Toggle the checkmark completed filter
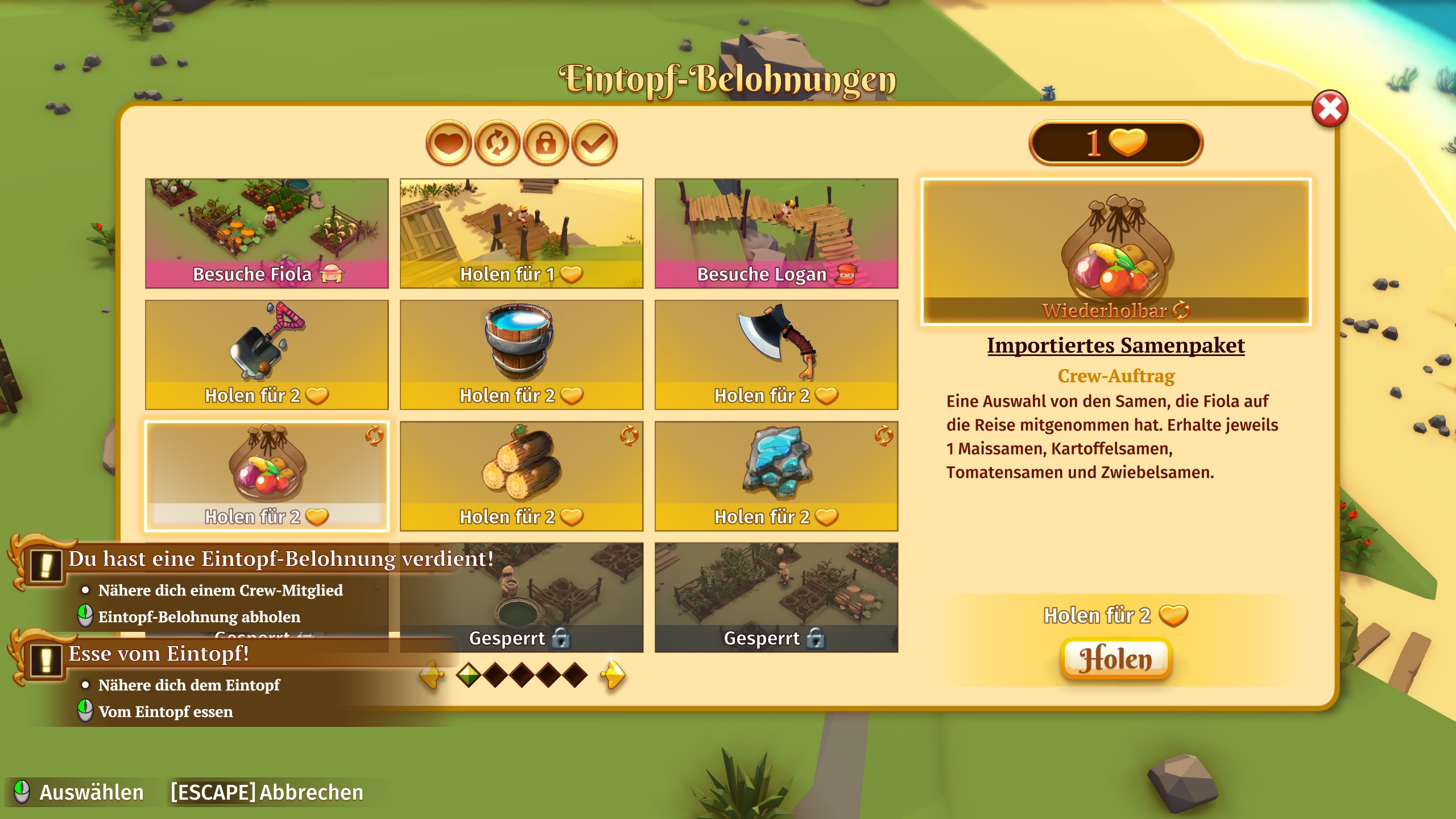 pos(594,143)
